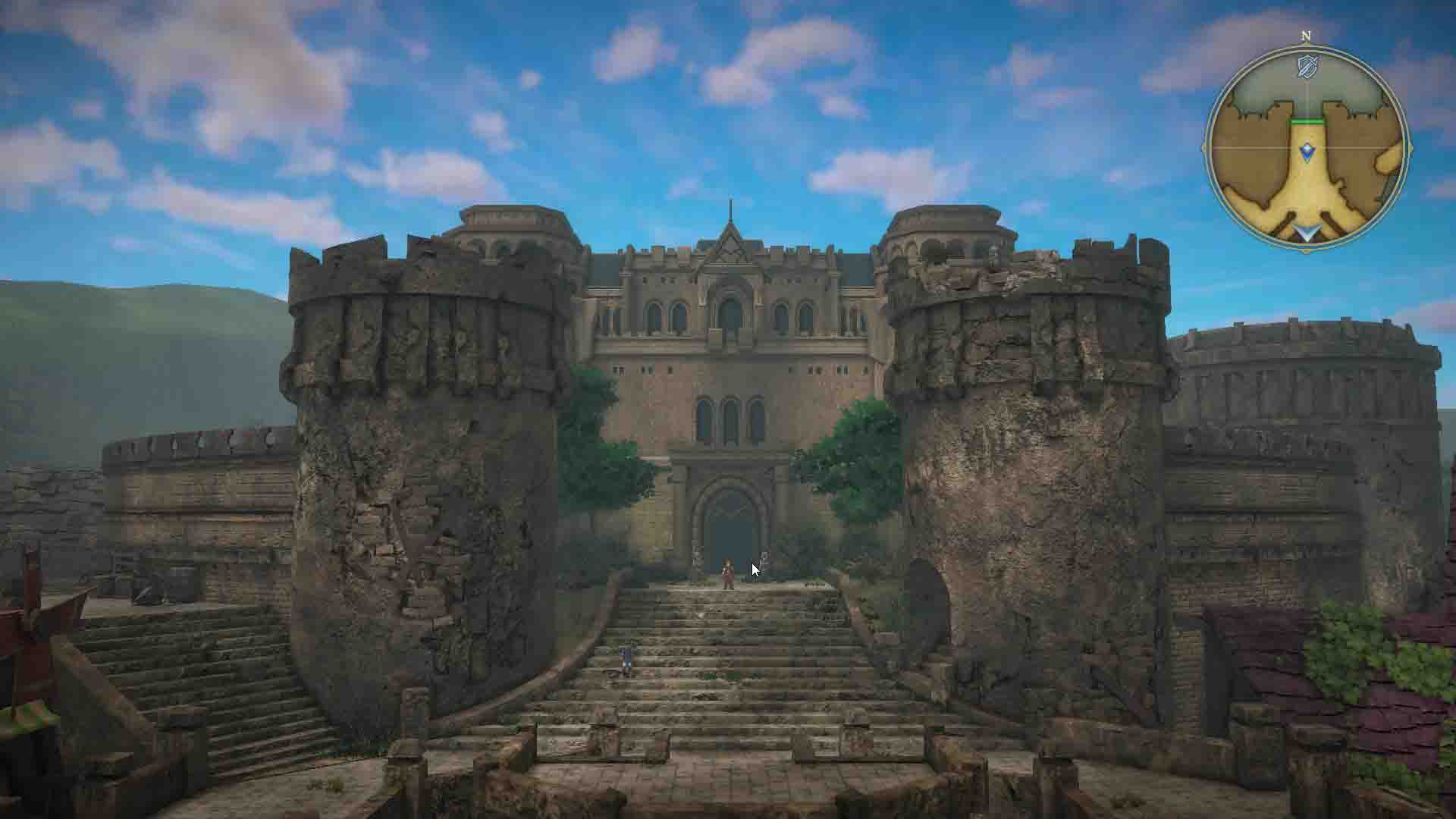This screenshot has height=819, width=1456.
Task: Click the east node on the minimap ring
Action: [1411, 147]
